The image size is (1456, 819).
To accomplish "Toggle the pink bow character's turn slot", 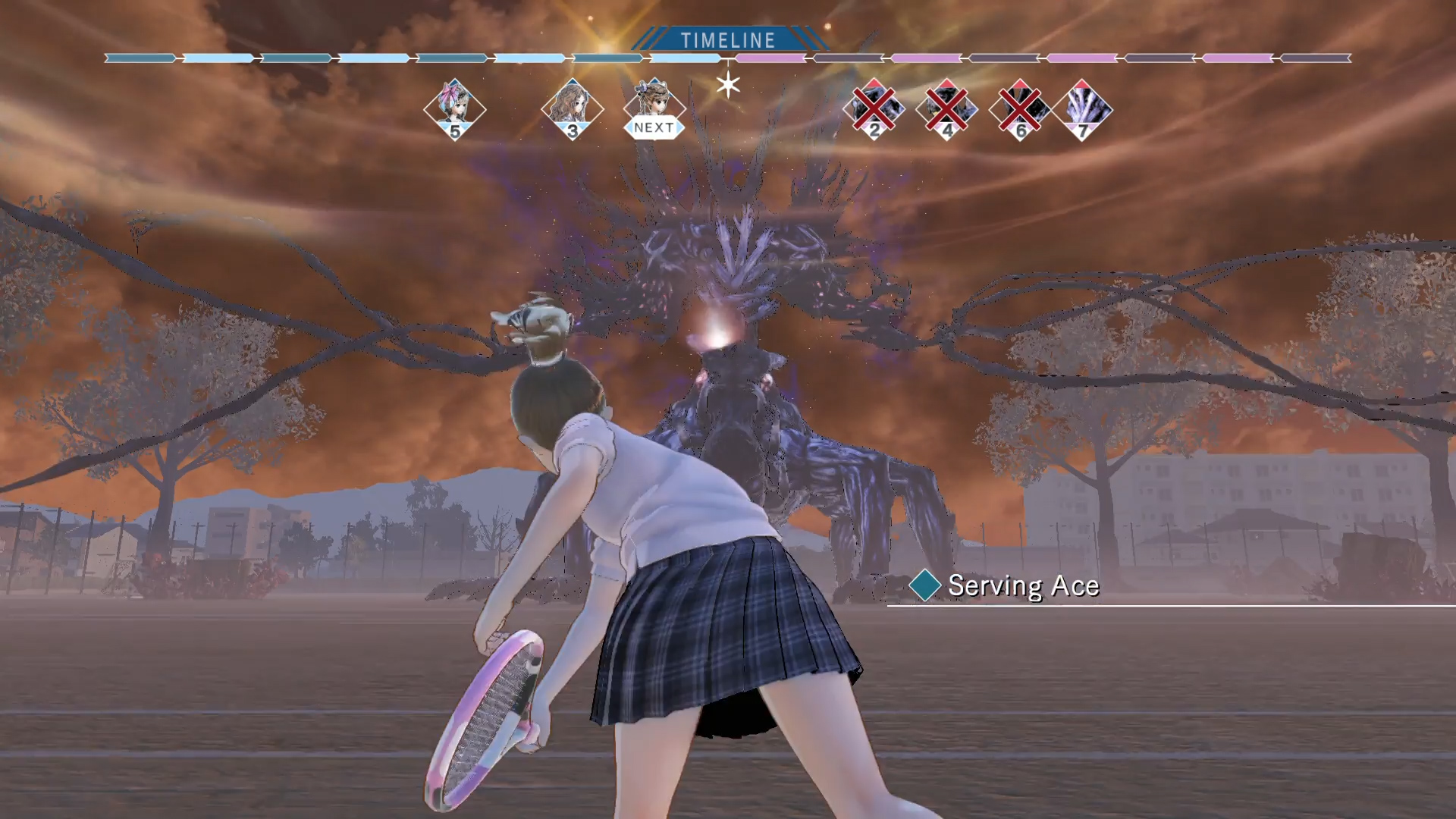I will point(456,108).
